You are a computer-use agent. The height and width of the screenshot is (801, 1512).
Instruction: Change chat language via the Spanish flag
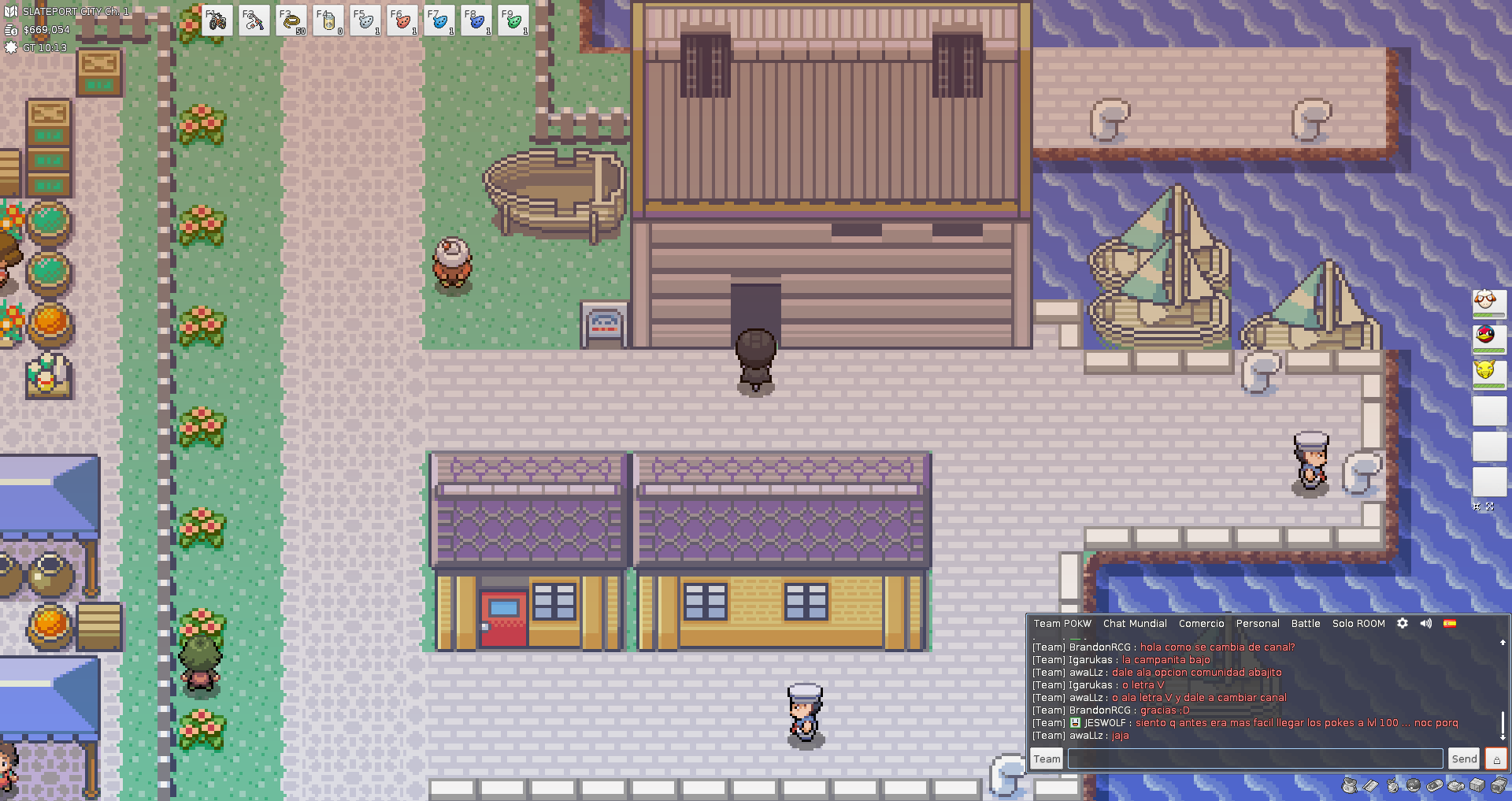coord(1450,623)
